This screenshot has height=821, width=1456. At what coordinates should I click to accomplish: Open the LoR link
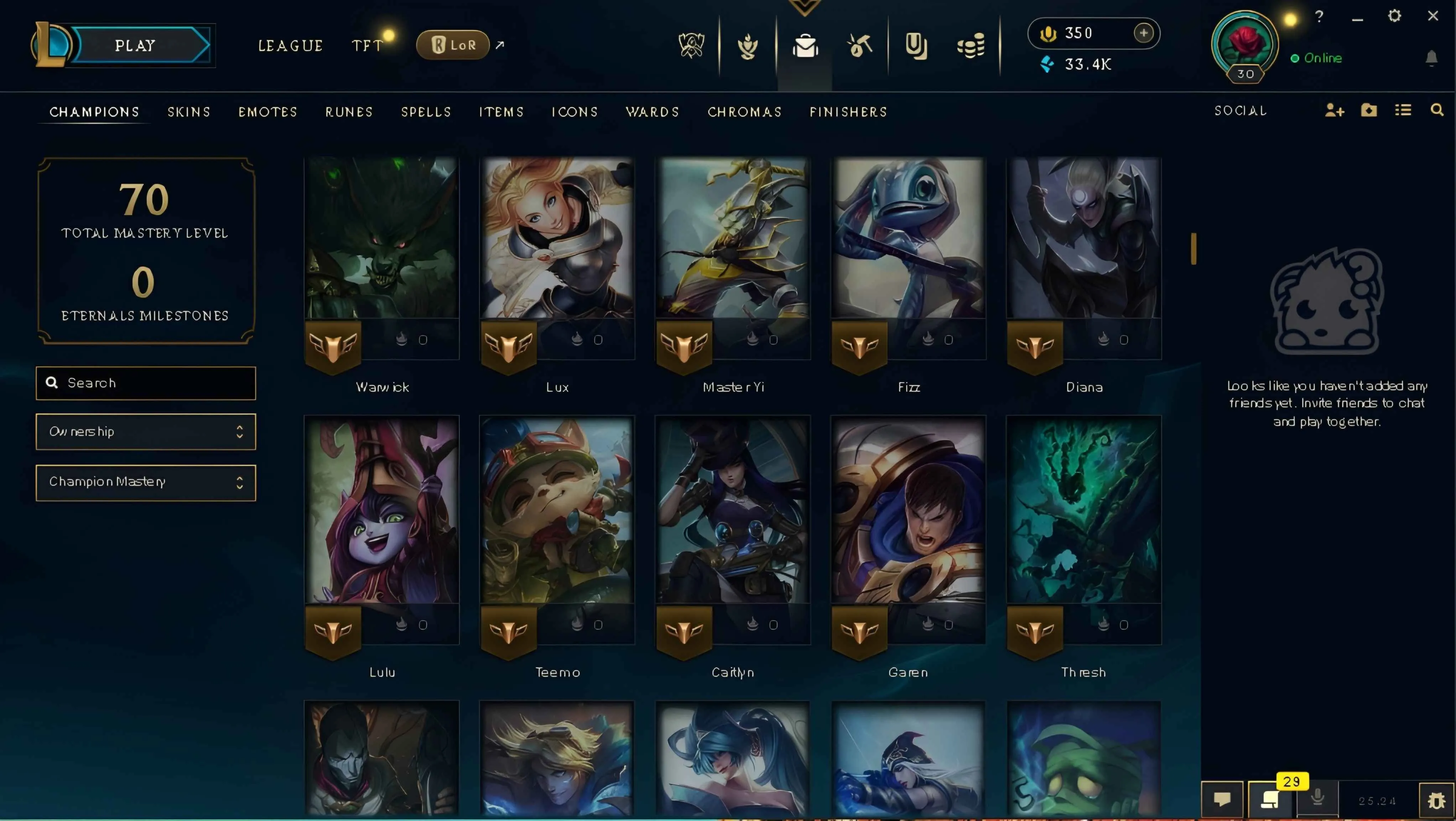[x=452, y=45]
